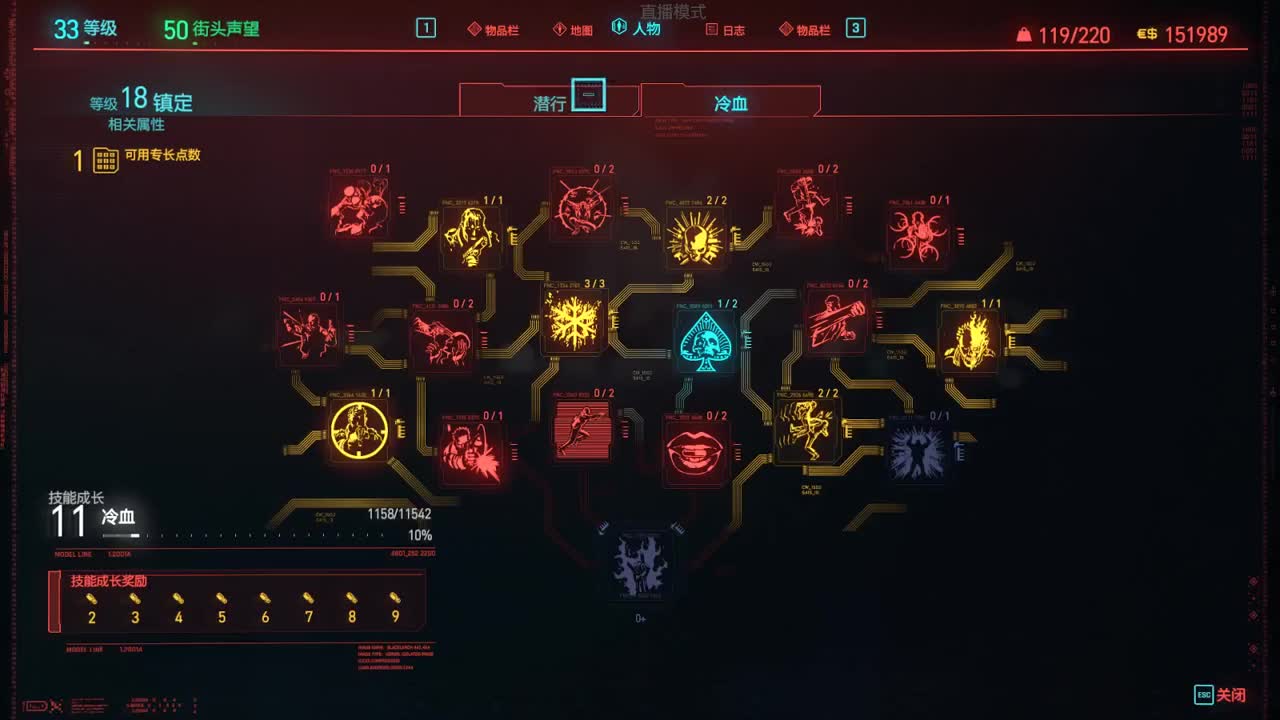Click the 相关属性 attributes link
The image size is (1280, 720).
135,124
